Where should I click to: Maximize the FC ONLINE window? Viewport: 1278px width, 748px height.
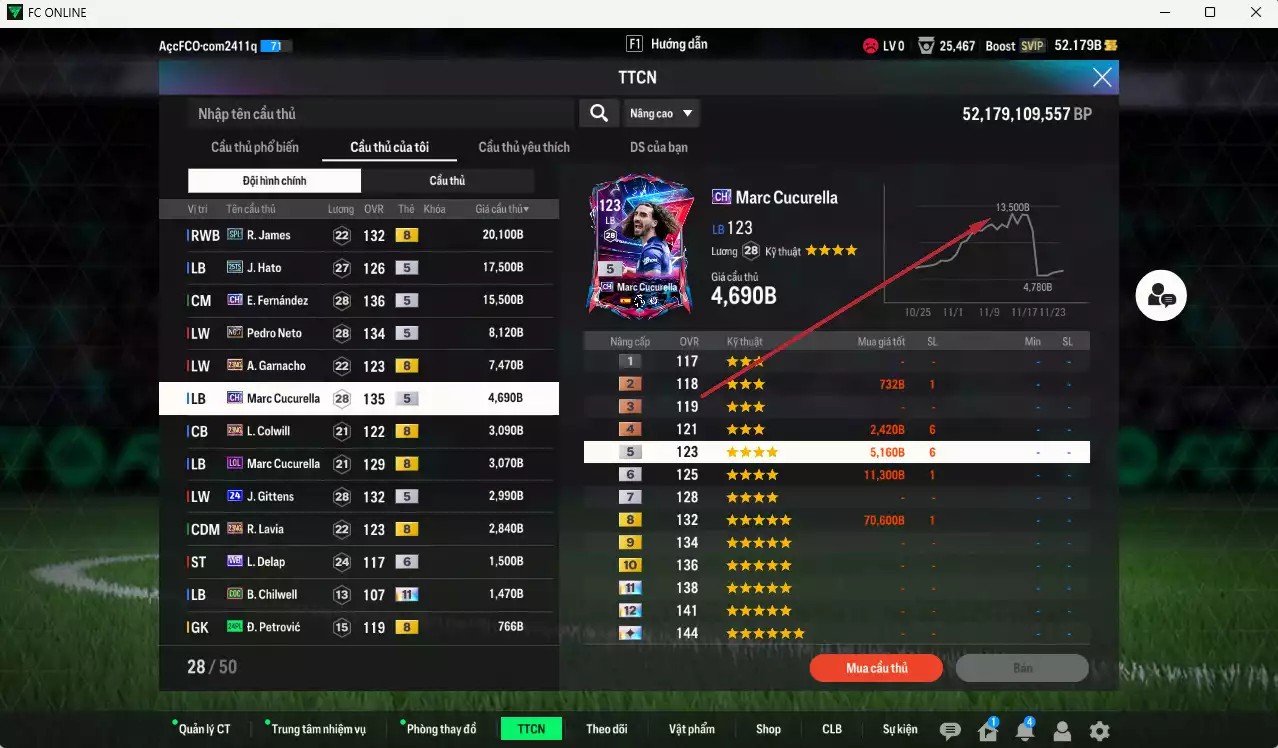pyautogui.click(x=1210, y=12)
